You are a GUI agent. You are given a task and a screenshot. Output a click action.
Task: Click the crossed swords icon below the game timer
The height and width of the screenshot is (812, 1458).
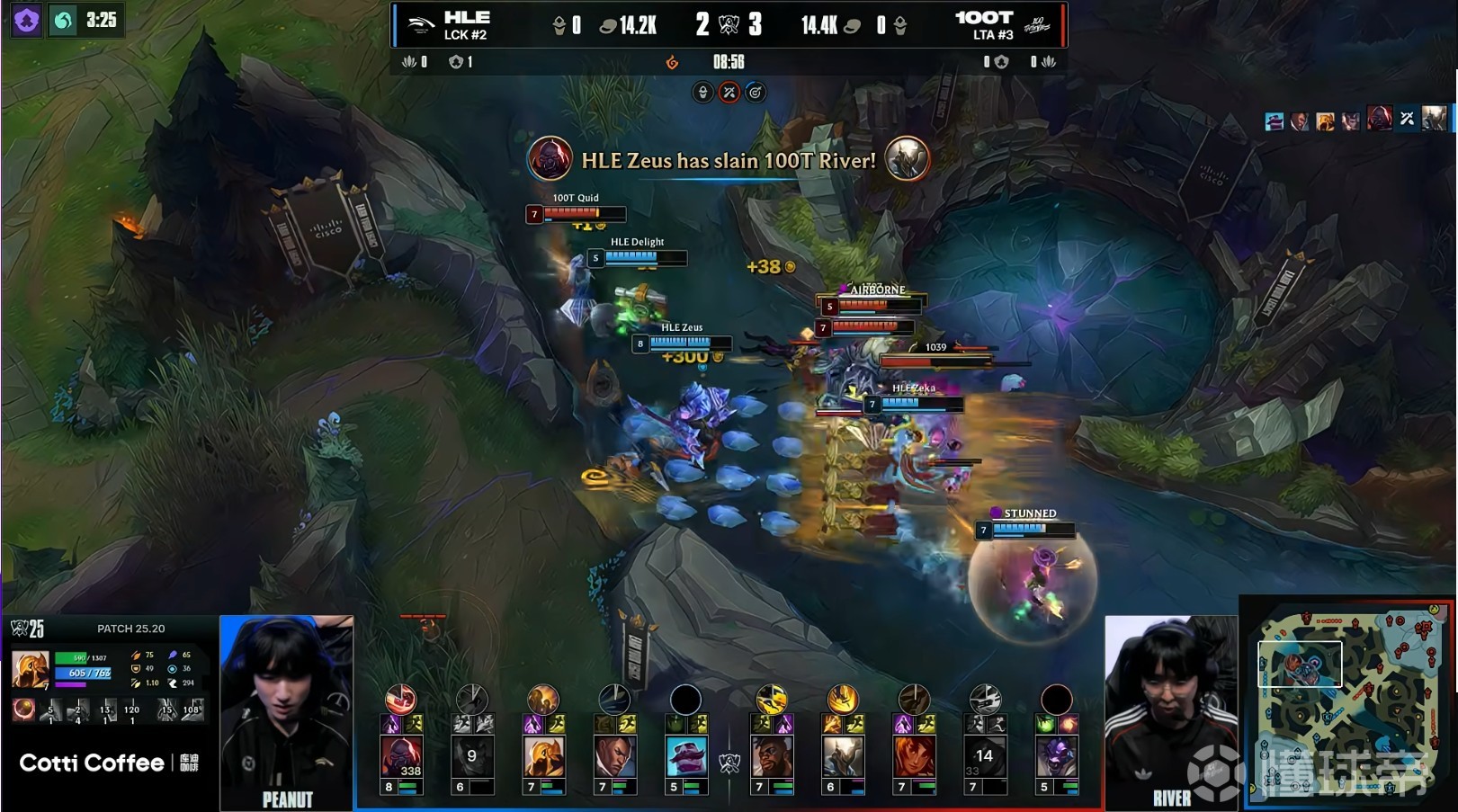point(729,93)
